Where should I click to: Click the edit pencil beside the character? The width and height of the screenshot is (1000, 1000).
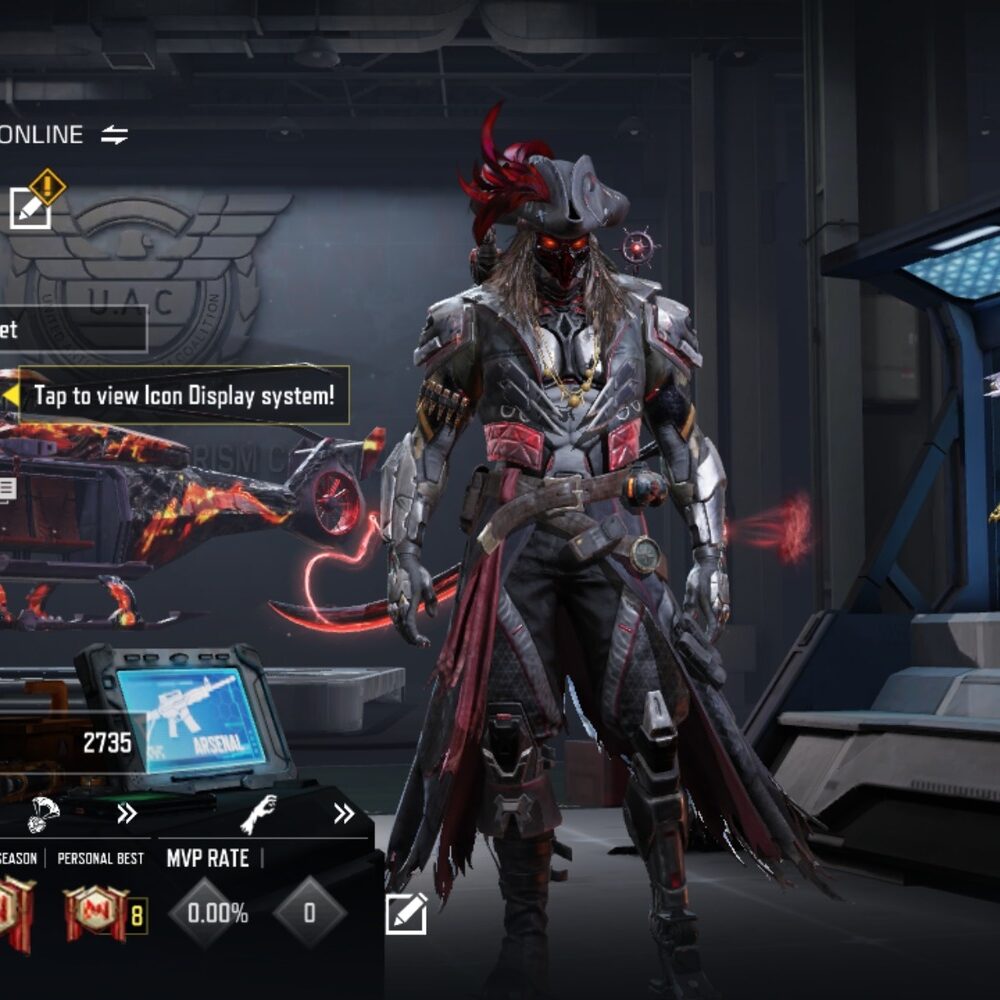pos(406,913)
